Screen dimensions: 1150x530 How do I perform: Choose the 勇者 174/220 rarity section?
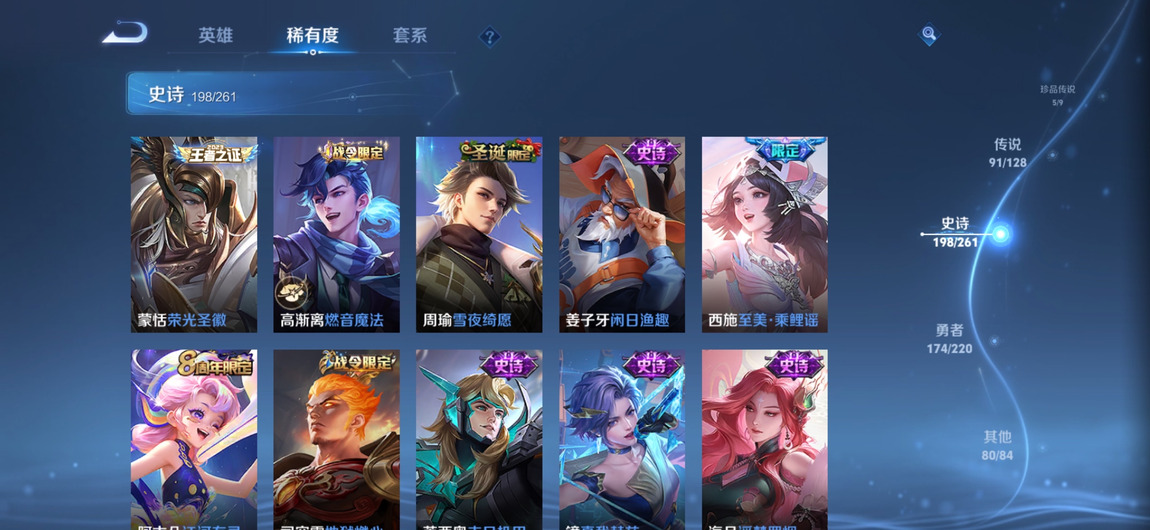click(949, 338)
